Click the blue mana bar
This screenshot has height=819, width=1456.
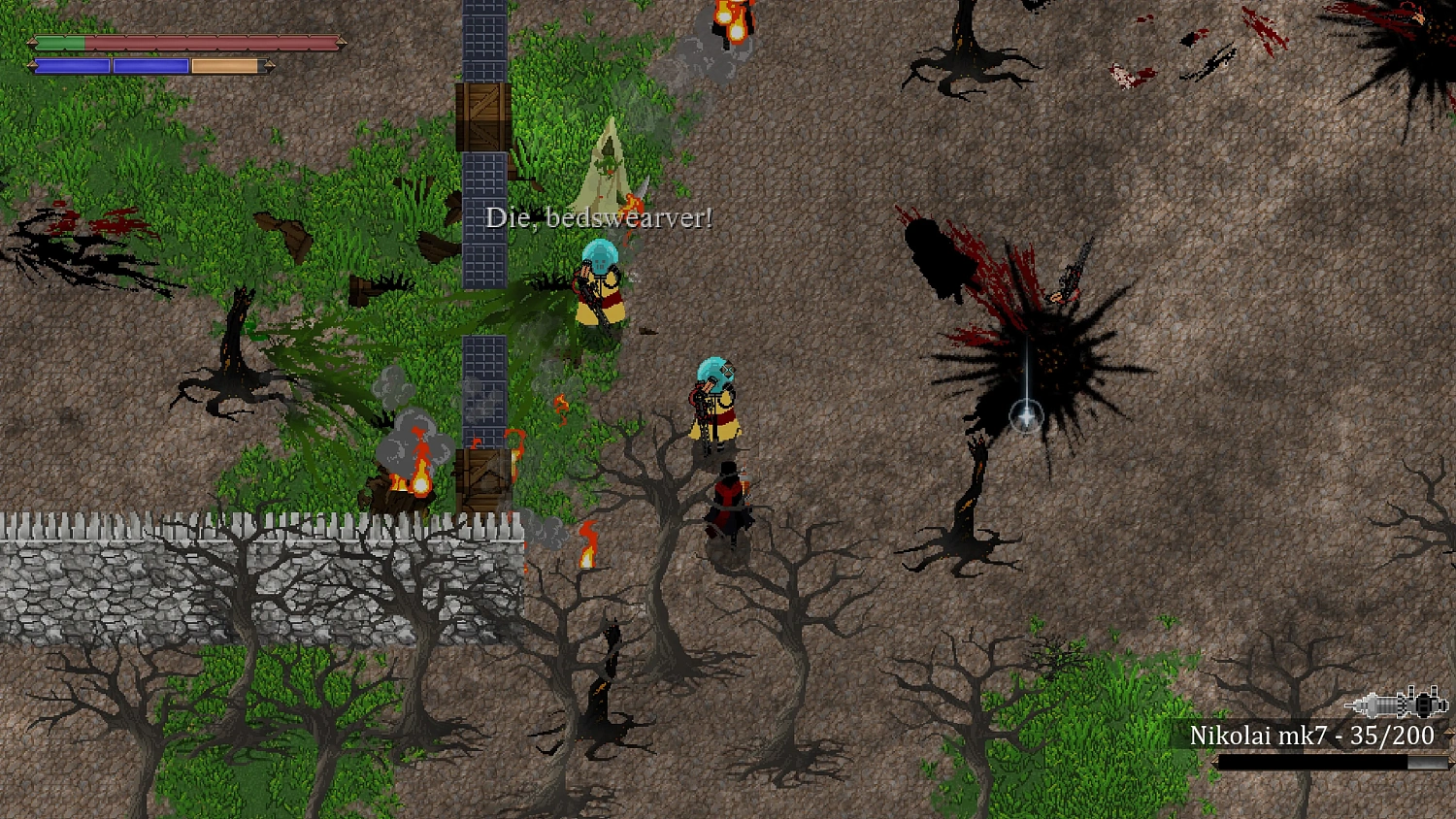coord(73,64)
